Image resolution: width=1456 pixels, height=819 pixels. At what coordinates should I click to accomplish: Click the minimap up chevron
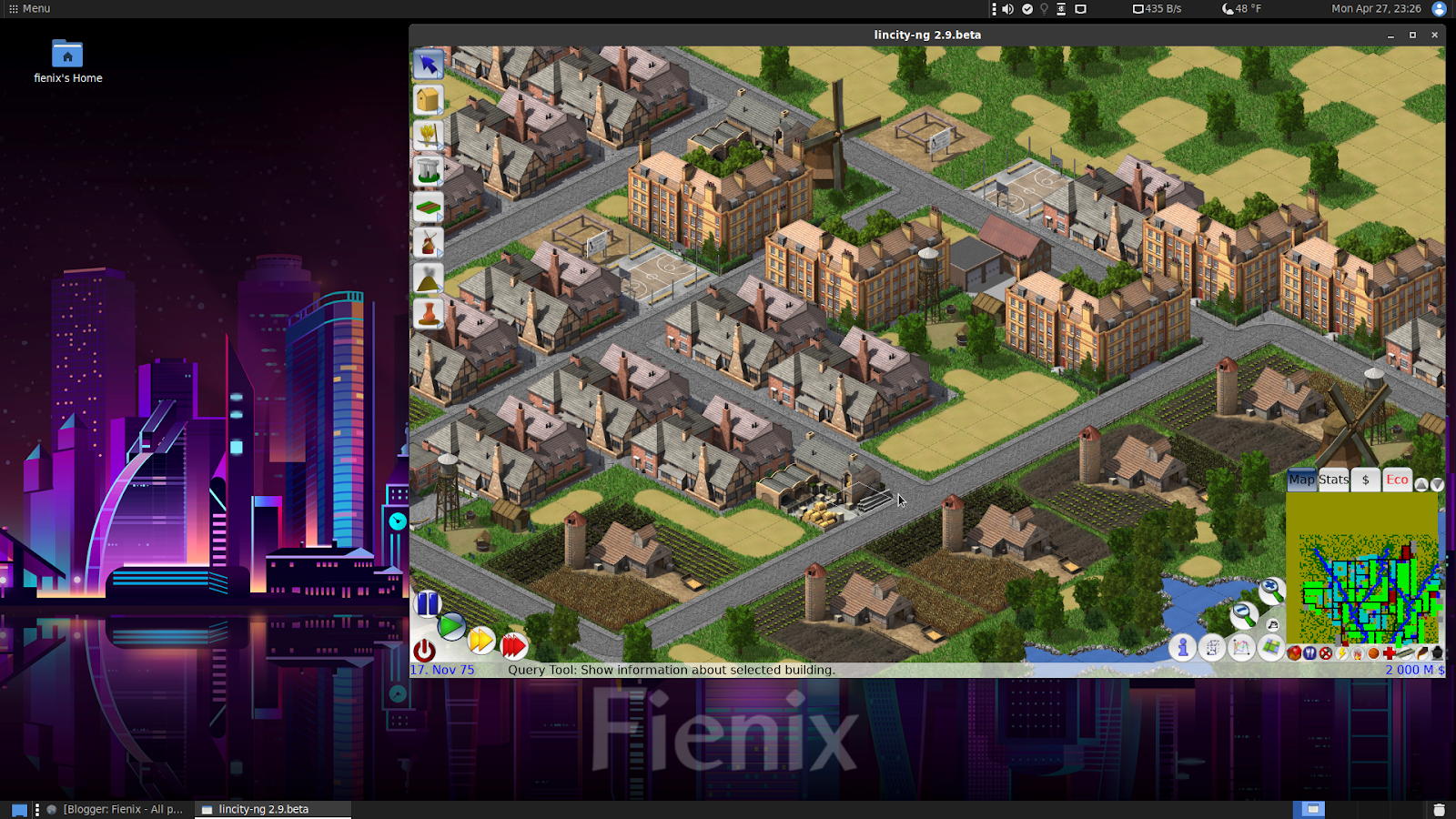click(x=1421, y=484)
